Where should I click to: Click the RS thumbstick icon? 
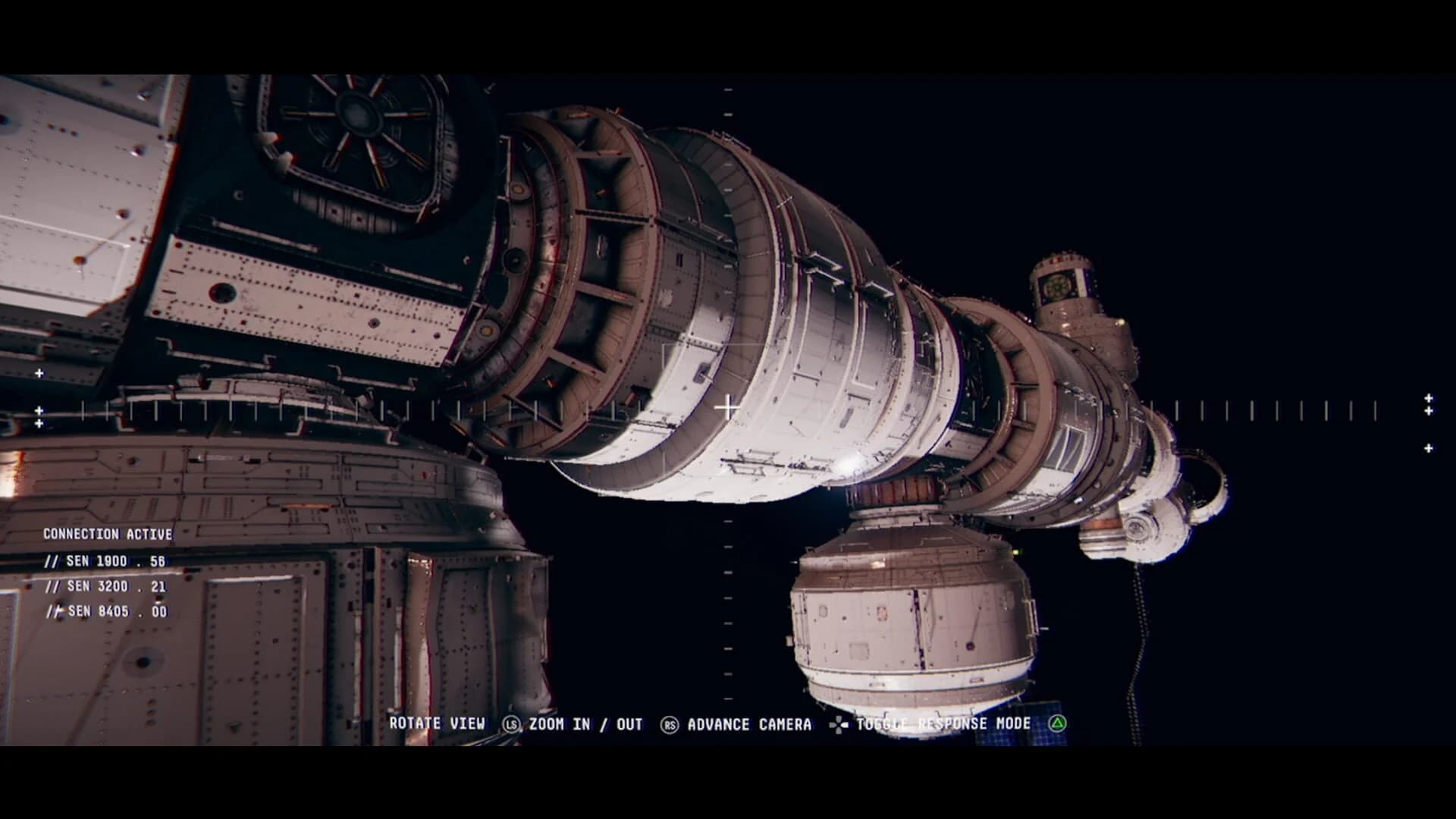click(x=670, y=724)
